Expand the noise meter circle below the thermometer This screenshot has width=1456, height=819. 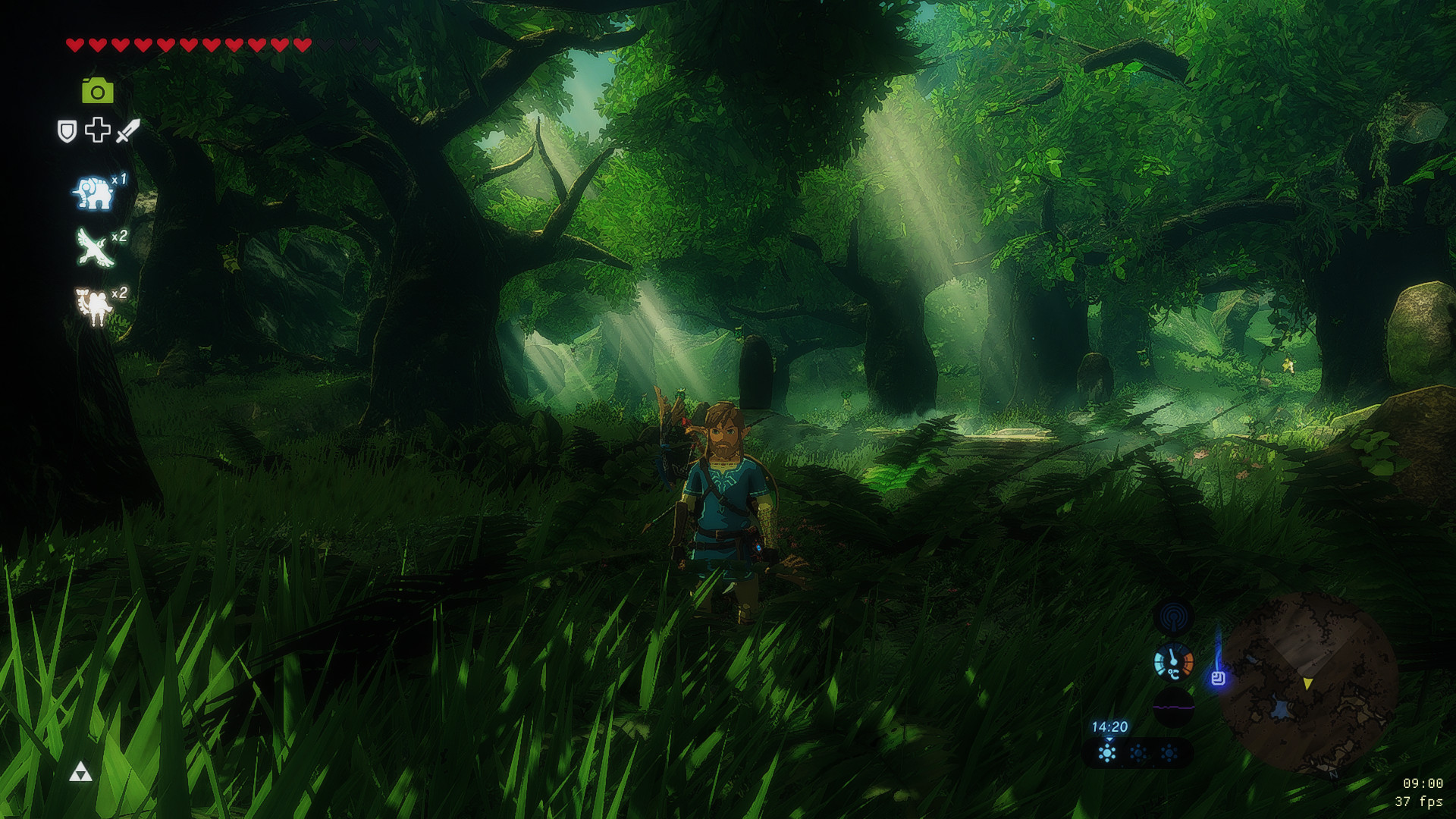1173,706
